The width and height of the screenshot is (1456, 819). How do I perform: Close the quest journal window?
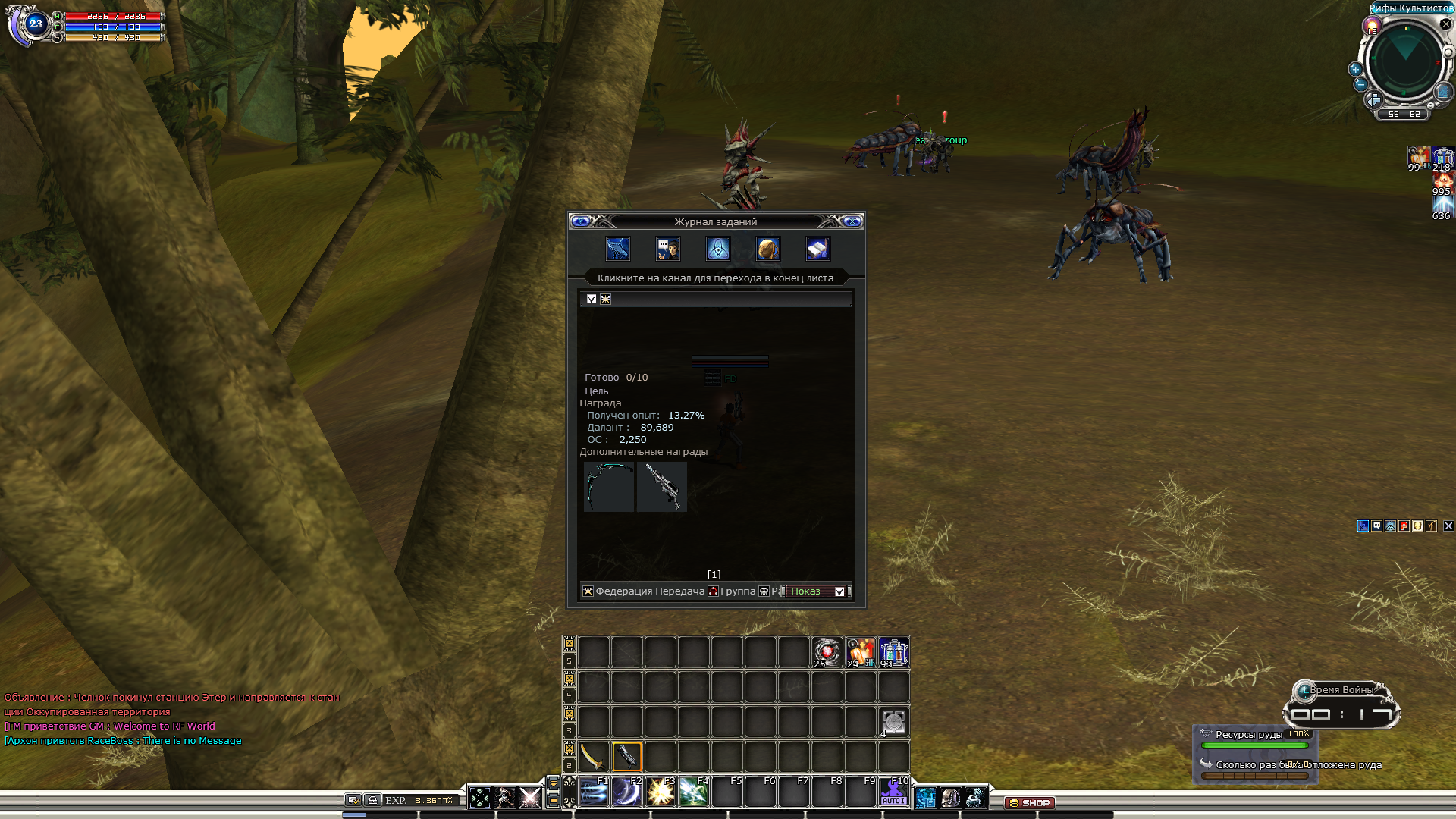[852, 221]
